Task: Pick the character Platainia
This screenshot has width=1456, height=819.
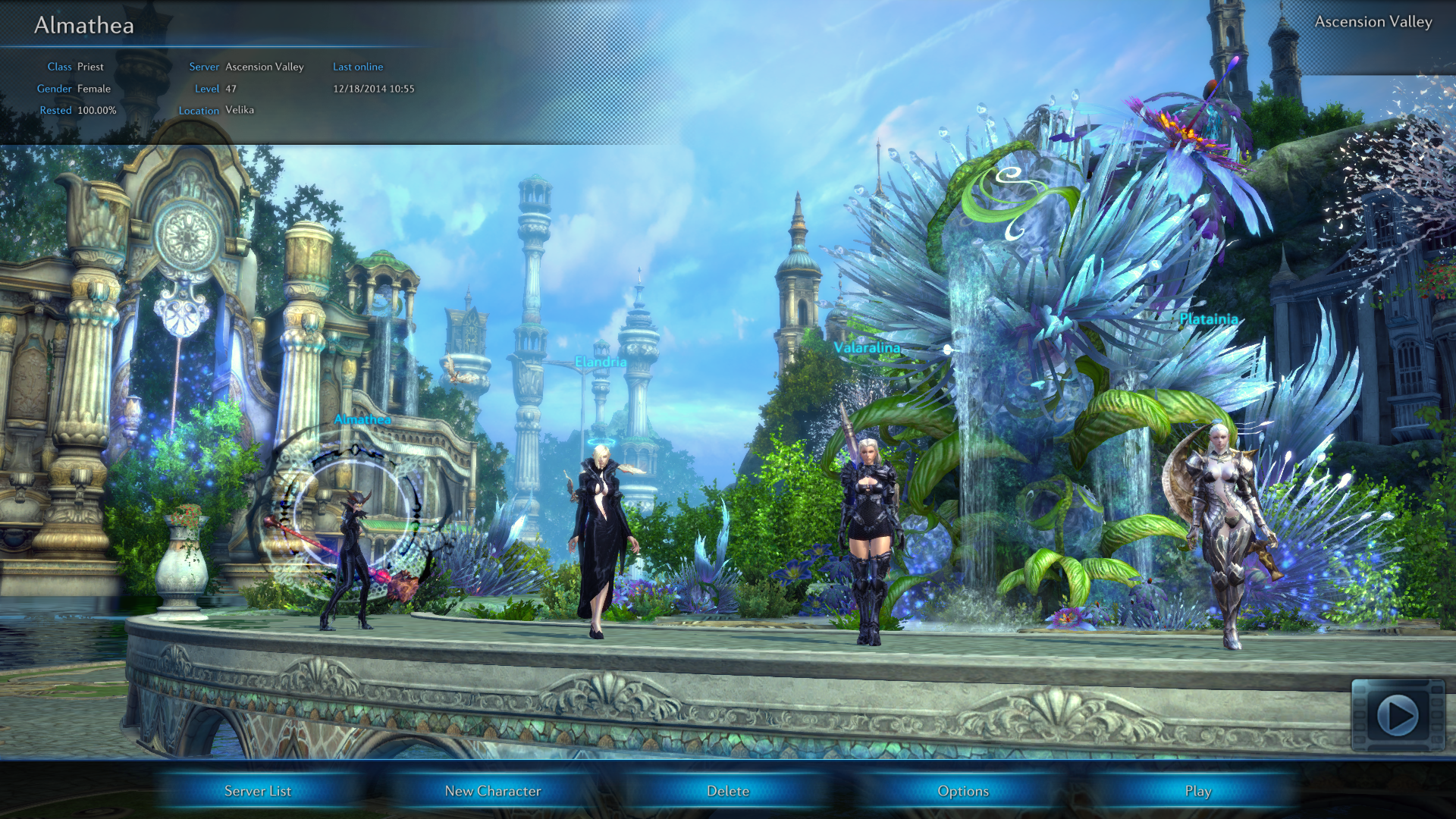Action: pyautogui.click(x=1222, y=531)
